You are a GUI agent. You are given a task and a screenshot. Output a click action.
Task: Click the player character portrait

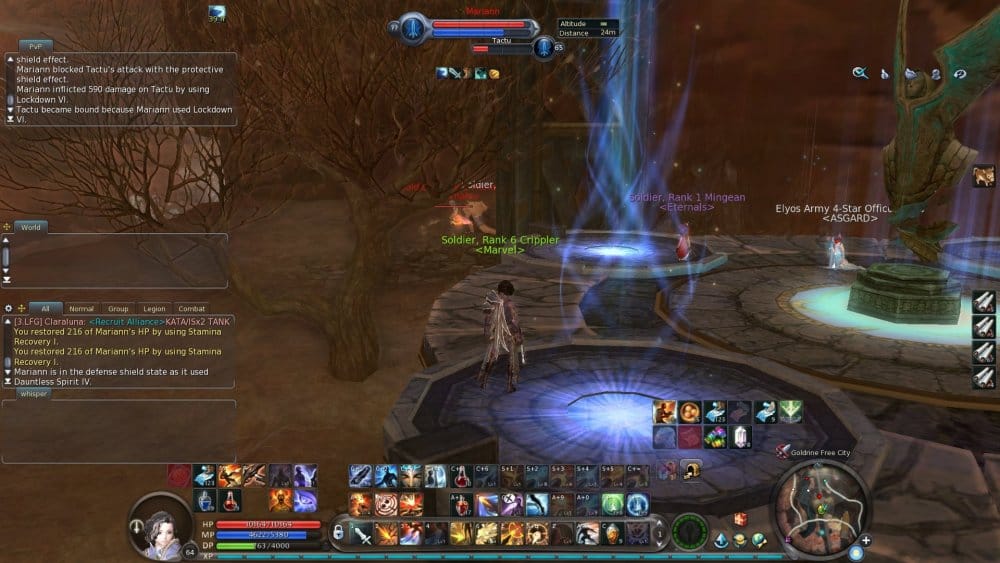159,522
